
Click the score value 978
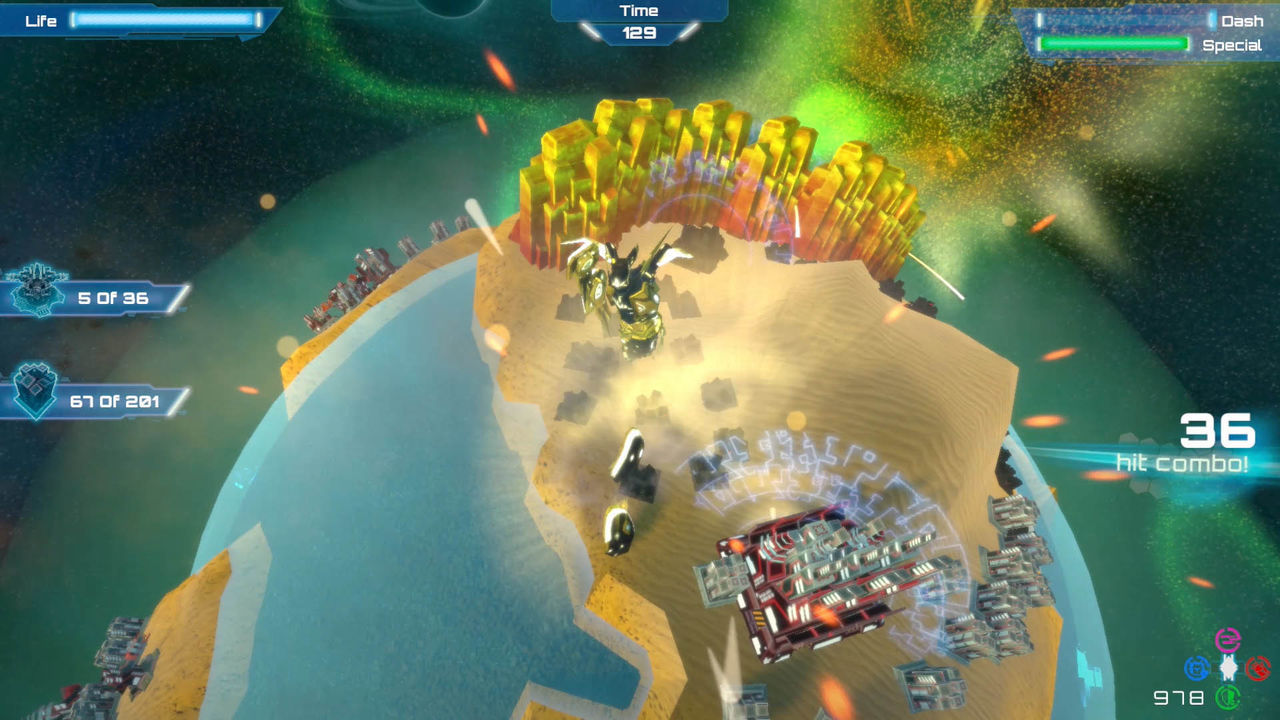[x=1178, y=696]
